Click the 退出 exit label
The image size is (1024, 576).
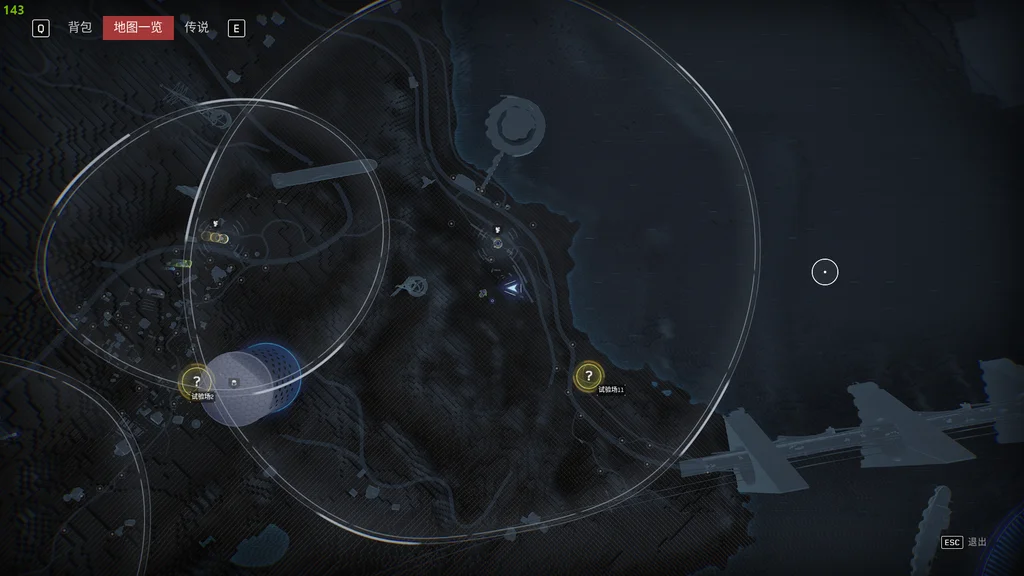pyautogui.click(x=977, y=542)
